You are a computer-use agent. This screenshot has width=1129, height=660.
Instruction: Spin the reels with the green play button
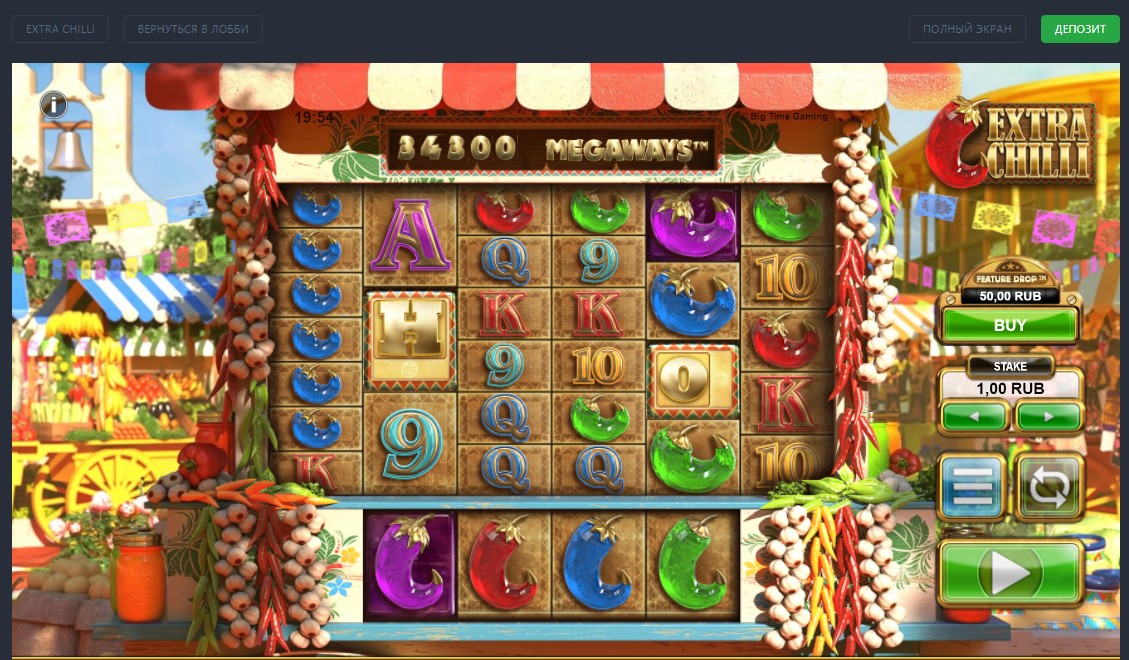point(1010,574)
